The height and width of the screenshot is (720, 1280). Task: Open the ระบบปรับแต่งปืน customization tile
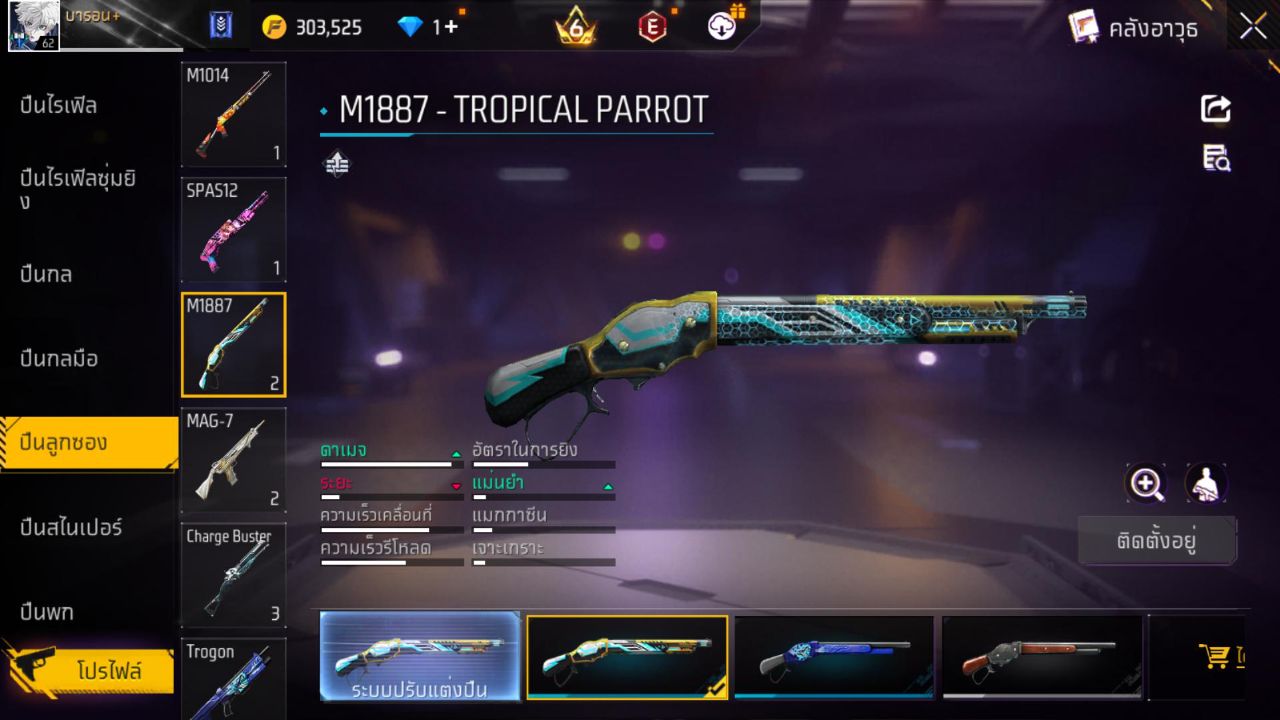point(420,656)
